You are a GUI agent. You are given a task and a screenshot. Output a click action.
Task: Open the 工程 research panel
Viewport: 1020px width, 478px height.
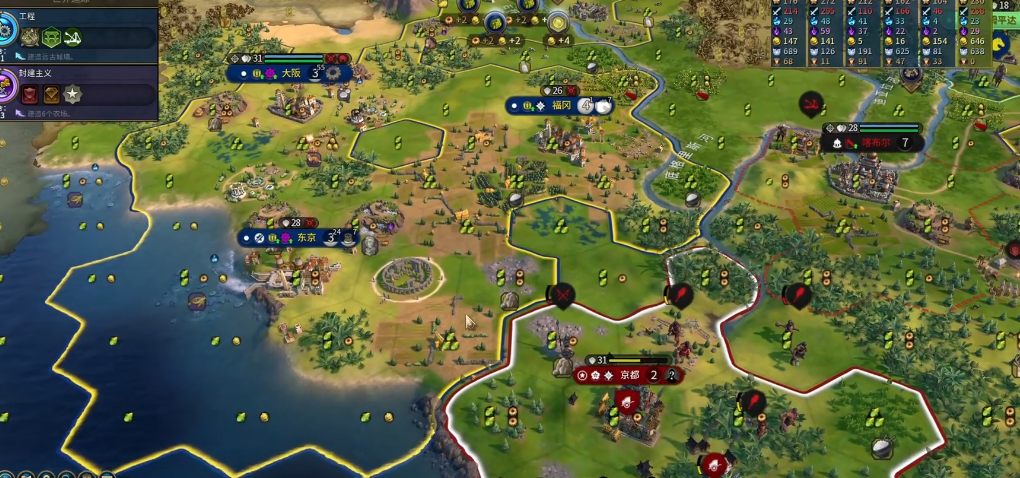coord(27,17)
